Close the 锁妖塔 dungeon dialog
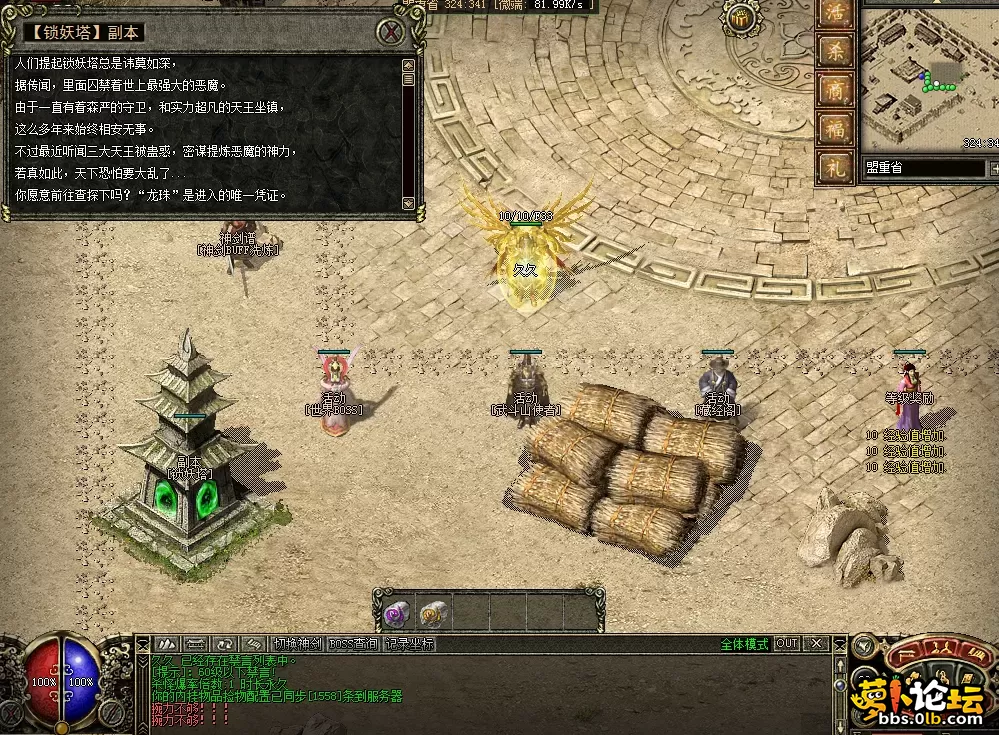This screenshot has width=999, height=735. coord(393,32)
